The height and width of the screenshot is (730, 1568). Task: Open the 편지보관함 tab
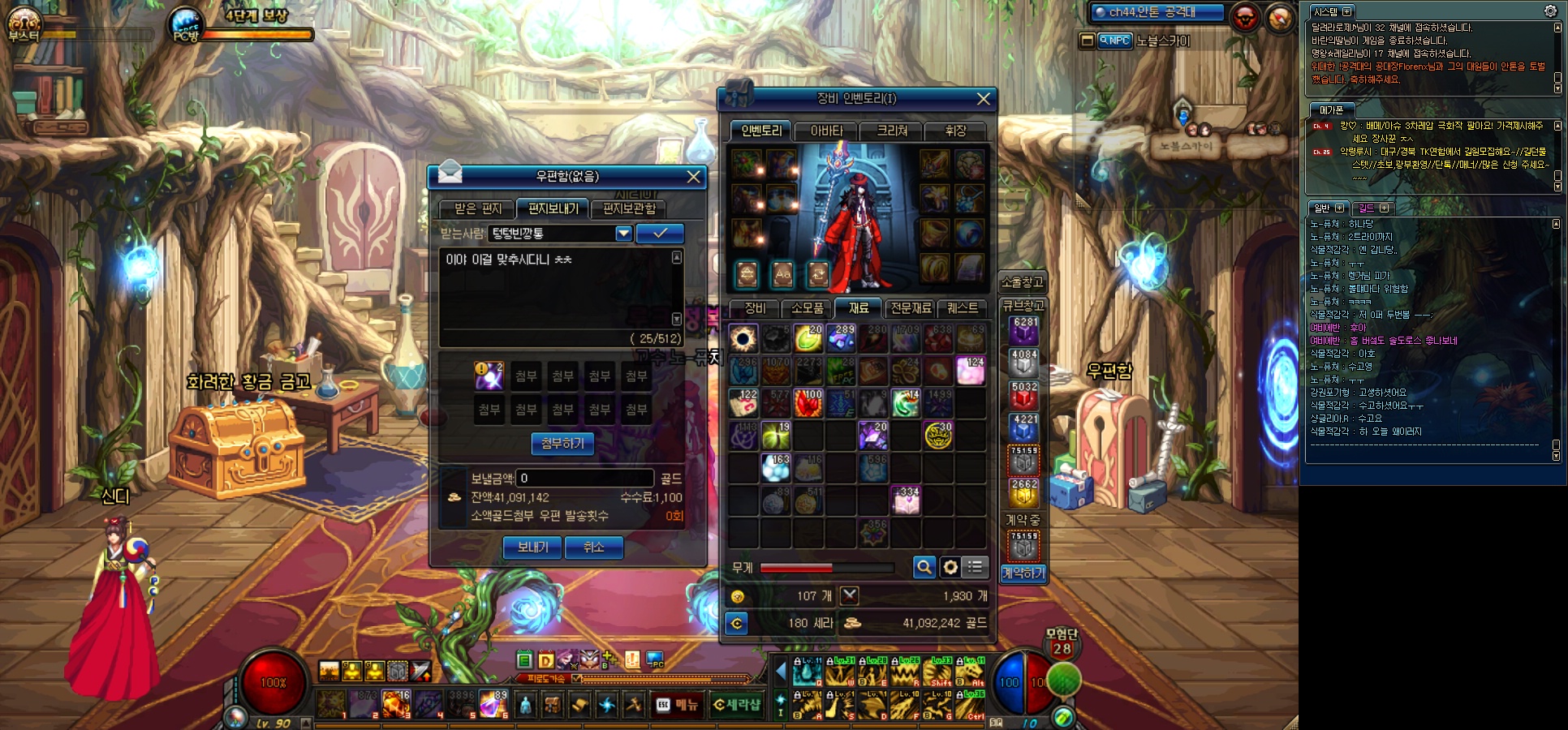pos(629,209)
